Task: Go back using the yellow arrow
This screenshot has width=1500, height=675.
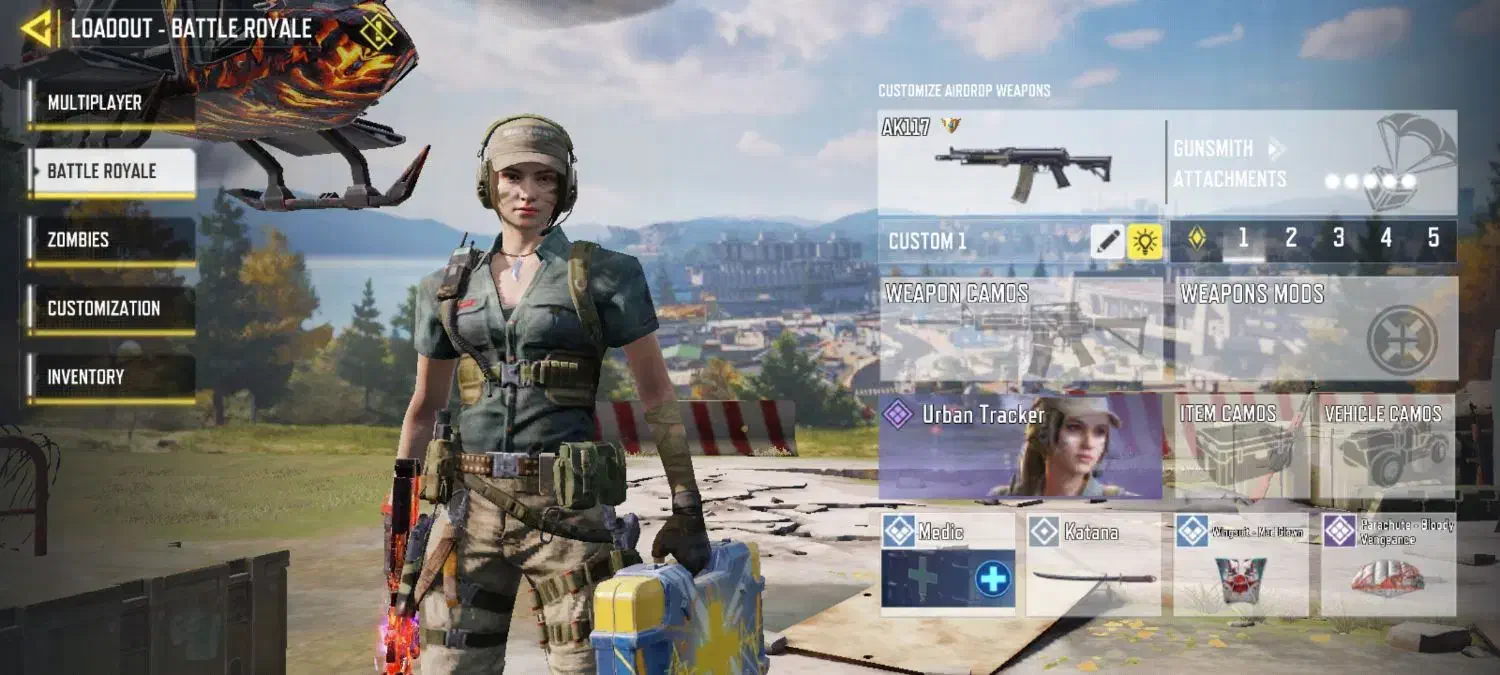Action: [37, 29]
